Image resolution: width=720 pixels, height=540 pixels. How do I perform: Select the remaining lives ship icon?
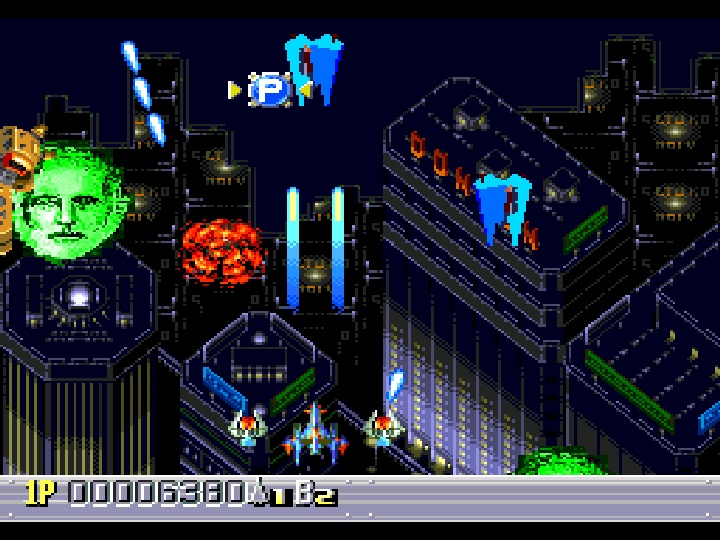pos(259,491)
